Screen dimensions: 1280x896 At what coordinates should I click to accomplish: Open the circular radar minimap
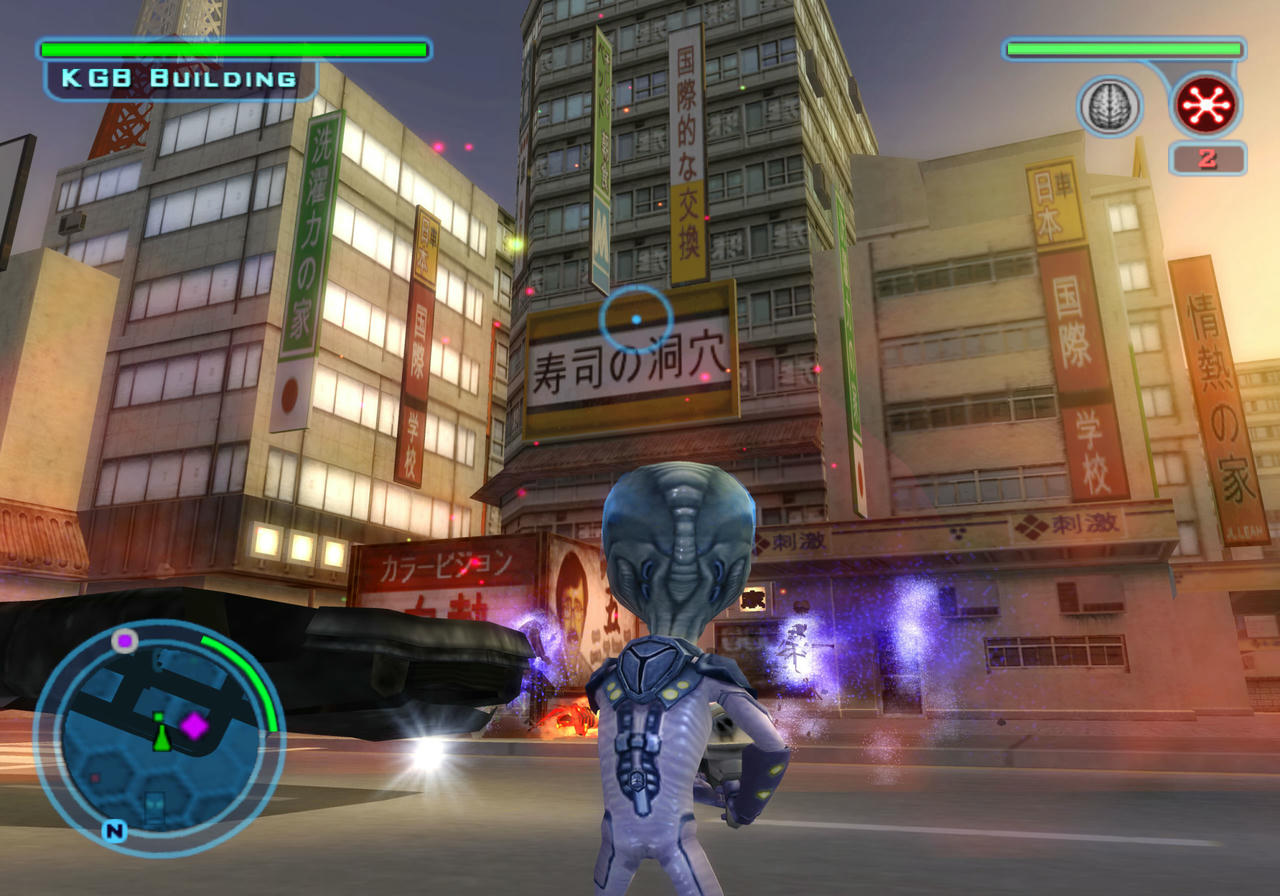[157, 736]
